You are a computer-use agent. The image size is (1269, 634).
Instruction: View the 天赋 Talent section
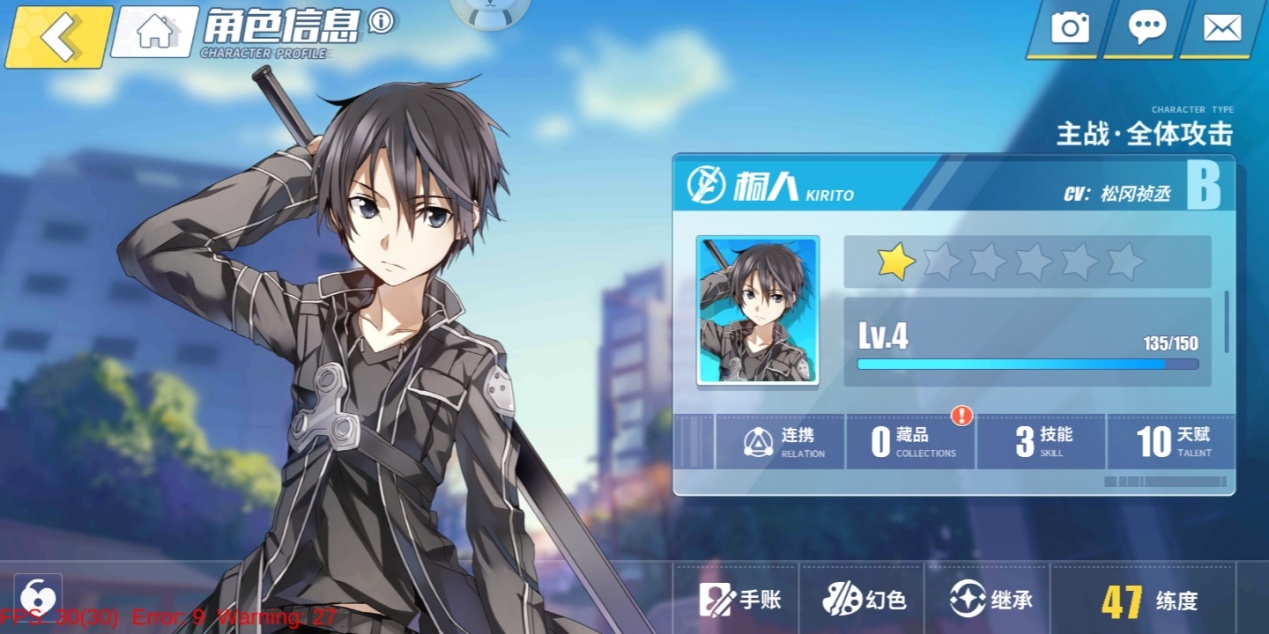(x=1172, y=441)
